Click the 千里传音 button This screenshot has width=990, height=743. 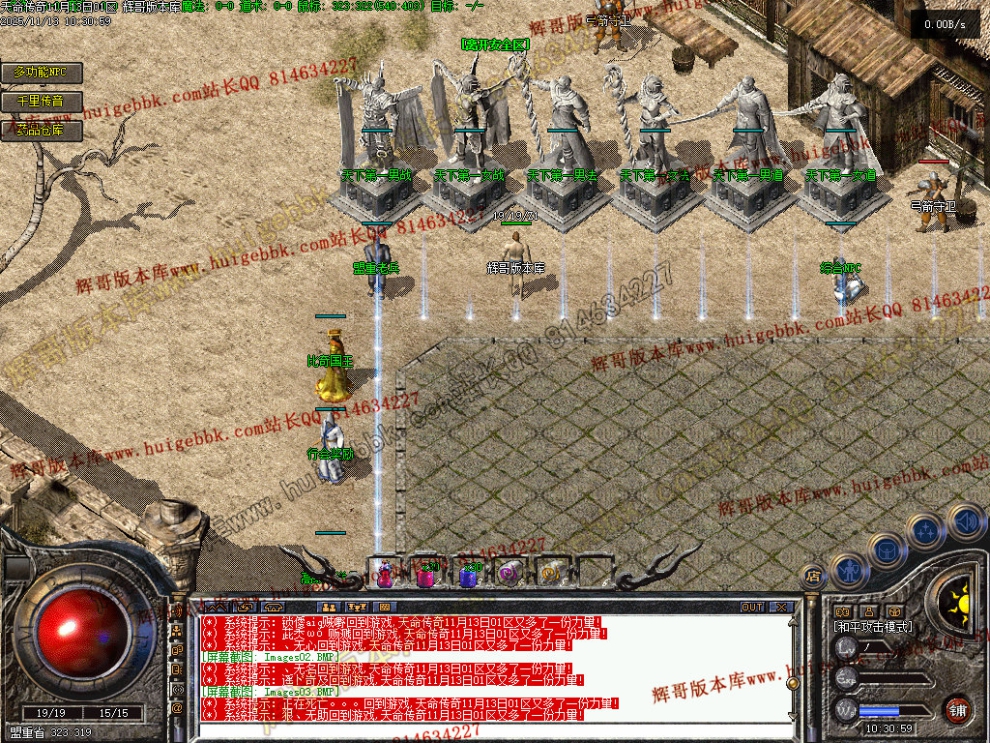click(x=41, y=102)
